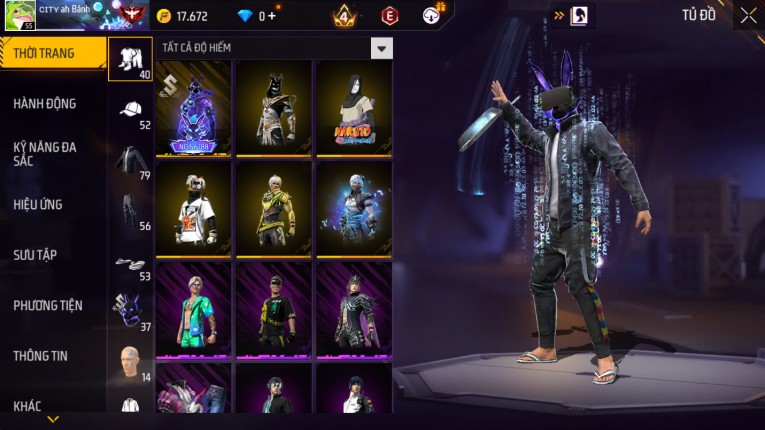Open the Khác category
This screenshot has width=765, height=430.
28,406
